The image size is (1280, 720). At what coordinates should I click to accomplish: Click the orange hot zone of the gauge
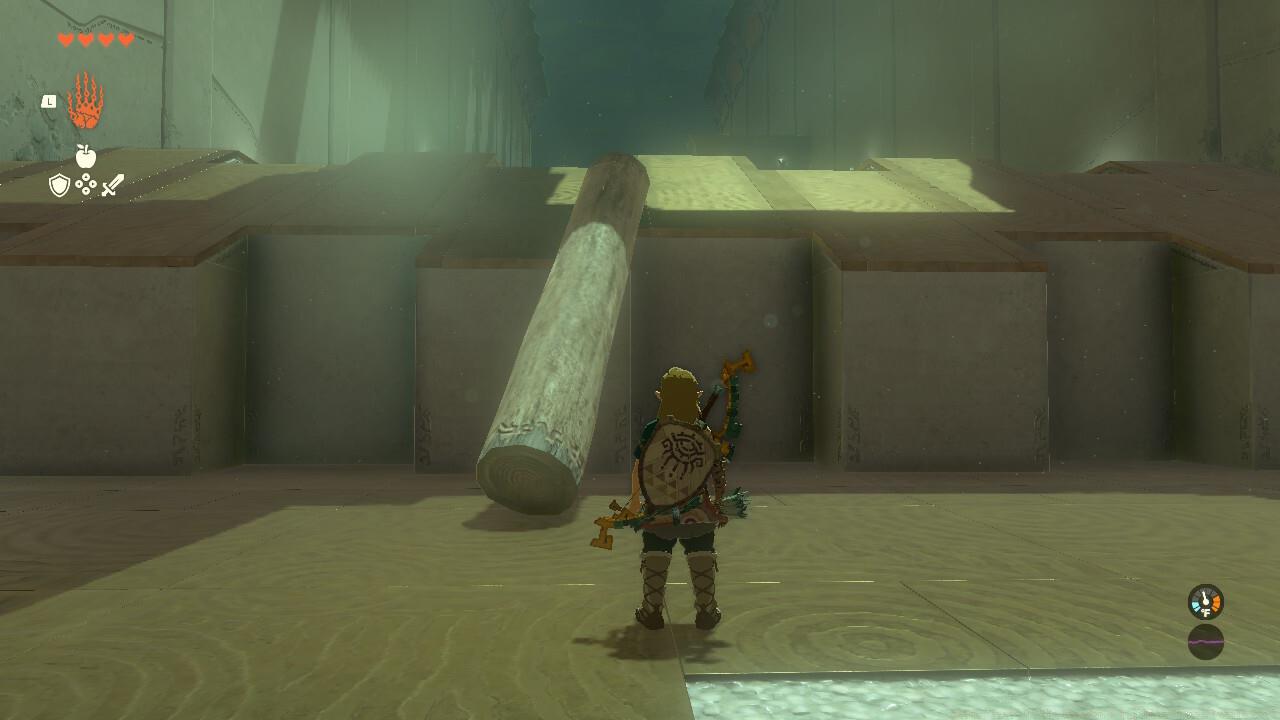1216,602
